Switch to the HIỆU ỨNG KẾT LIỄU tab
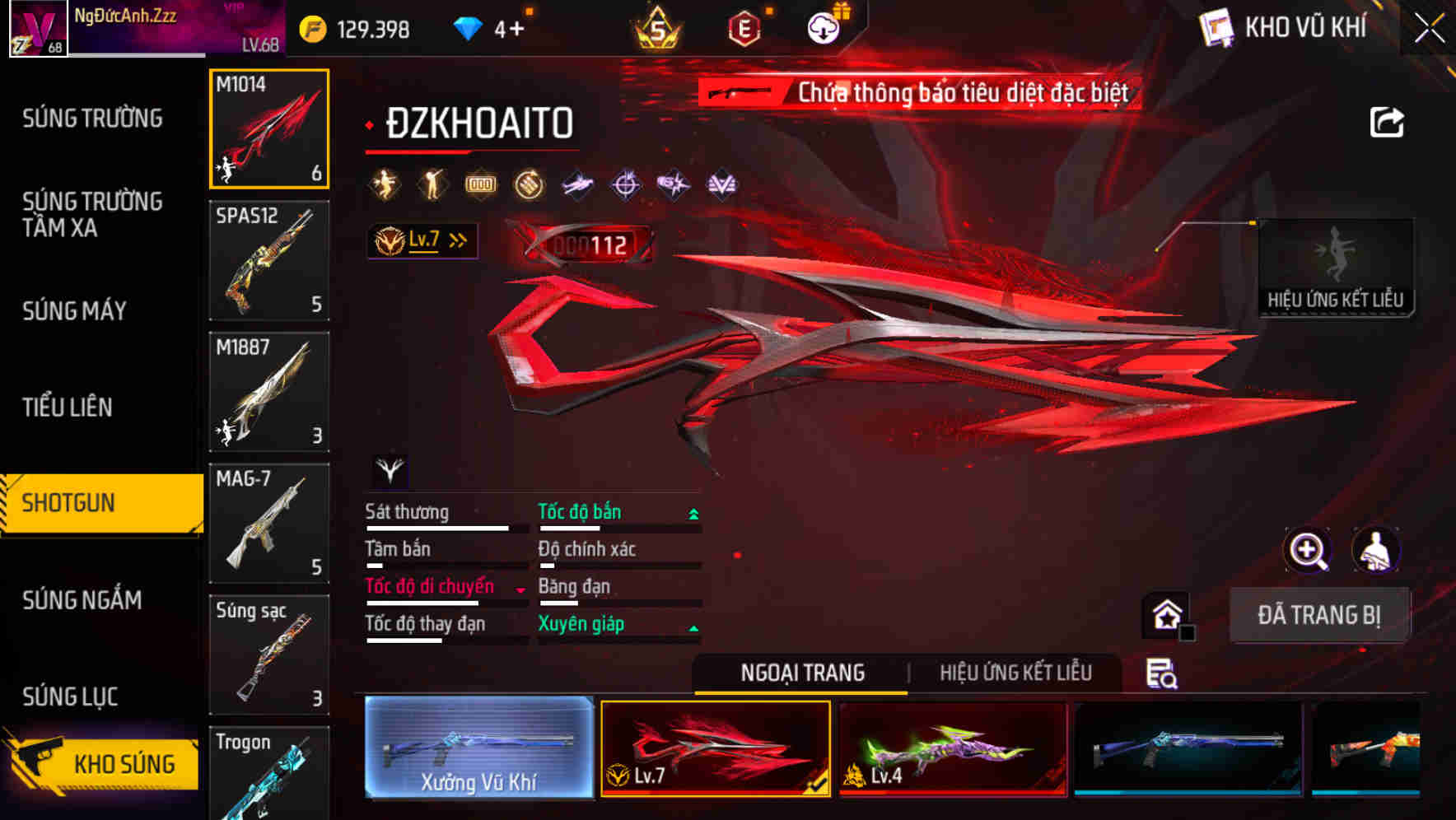The width and height of the screenshot is (1456, 820). point(1016,673)
